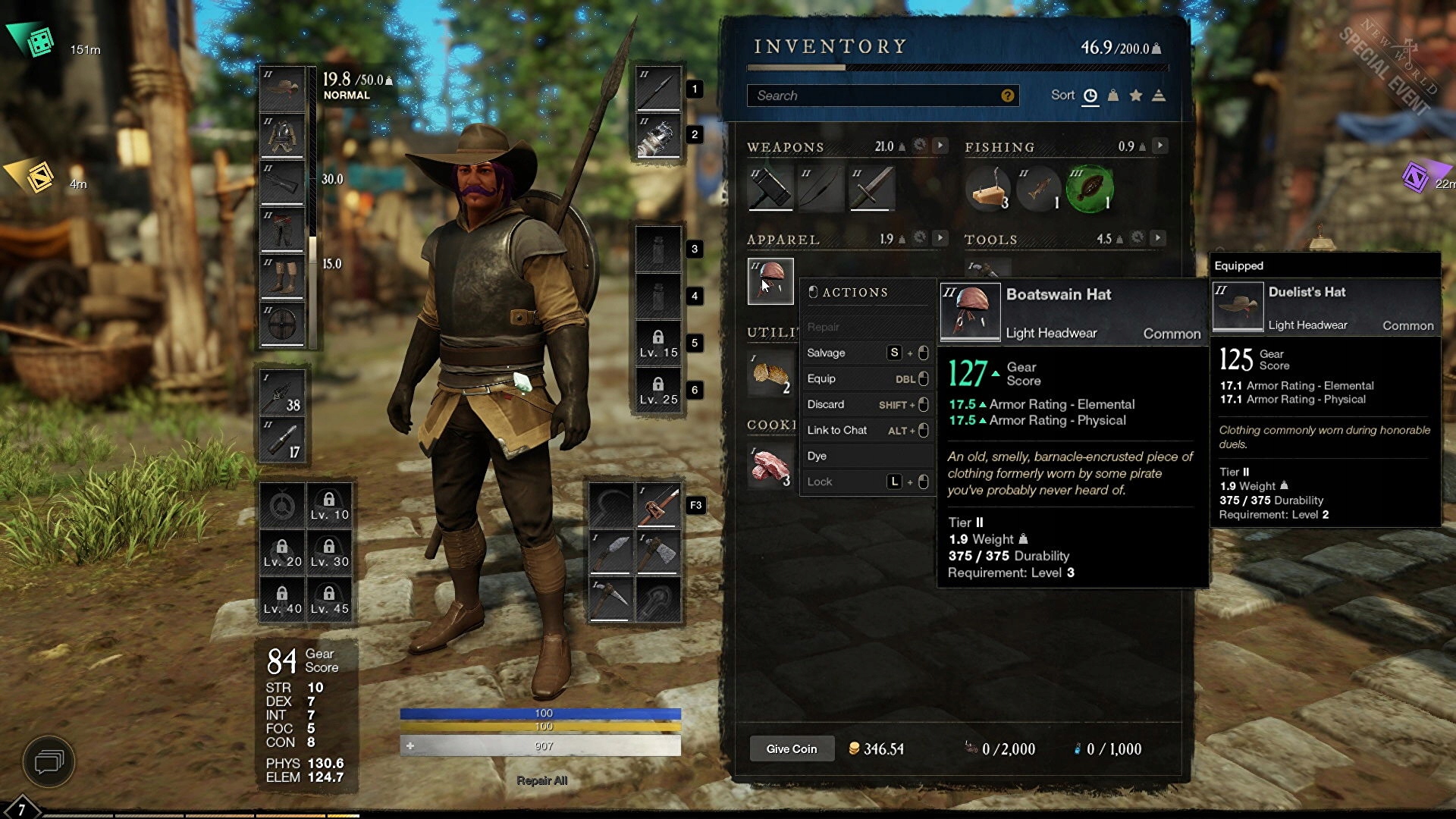Screen dimensions: 1456x819
Task: Sort inventory by the star icon
Action: click(1136, 96)
